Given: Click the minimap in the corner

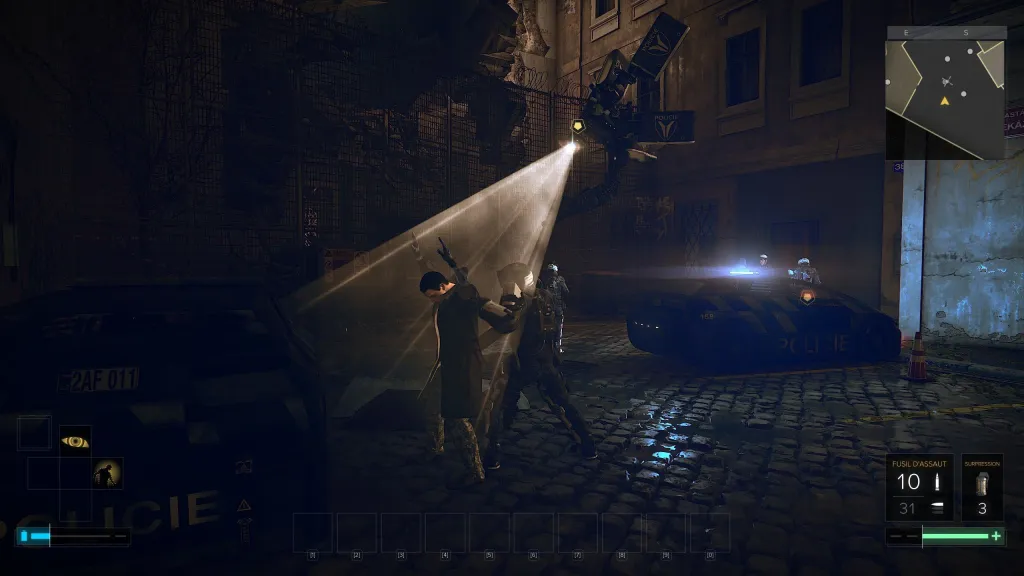Looking at the screenshot, I should (x=945, y=93).
